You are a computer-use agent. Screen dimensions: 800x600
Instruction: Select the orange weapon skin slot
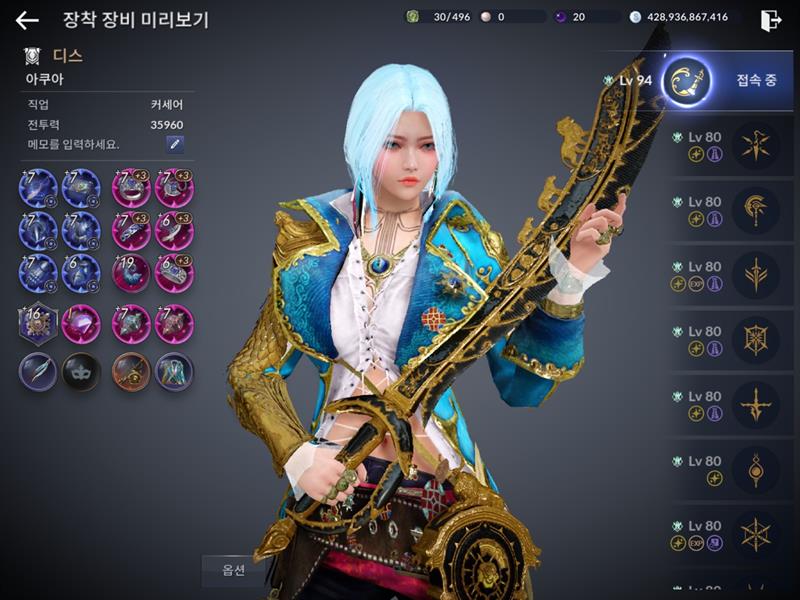tap(131, 371)
